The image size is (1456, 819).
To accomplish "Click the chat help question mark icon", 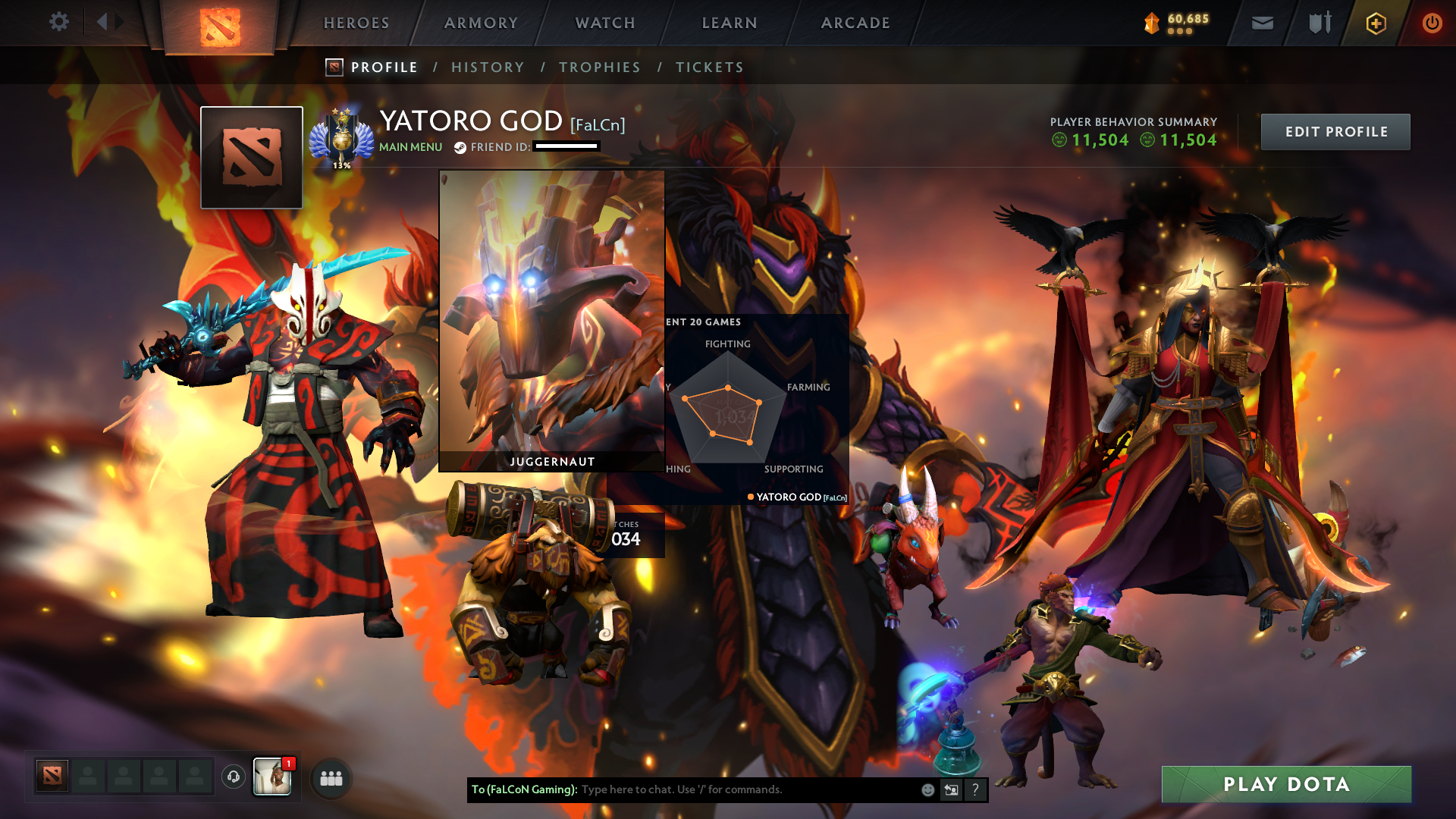I will (975, 789).
